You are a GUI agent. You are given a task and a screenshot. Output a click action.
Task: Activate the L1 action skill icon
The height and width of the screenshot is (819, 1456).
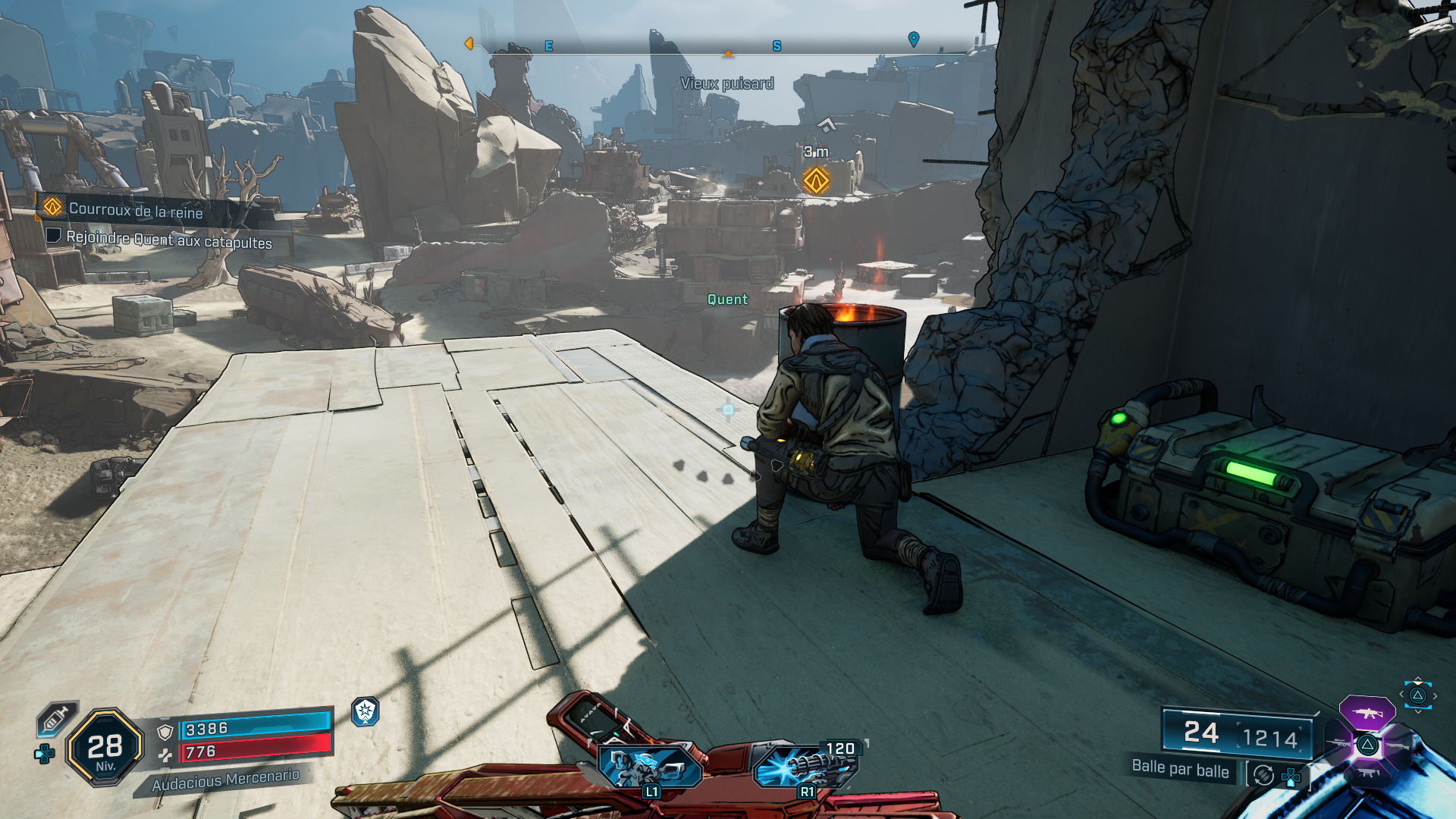(649, 766)
